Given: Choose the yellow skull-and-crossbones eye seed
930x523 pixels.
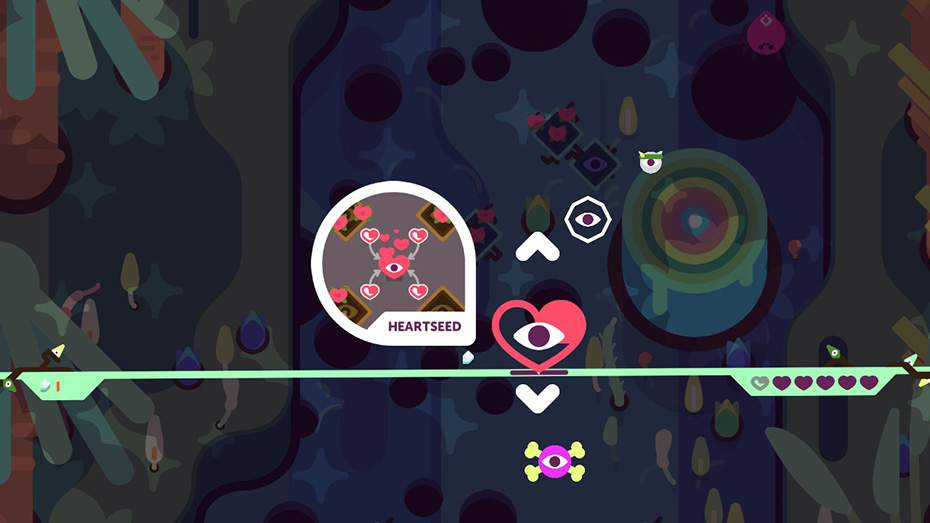Looking at the screenshot, I should coord(554,461).
